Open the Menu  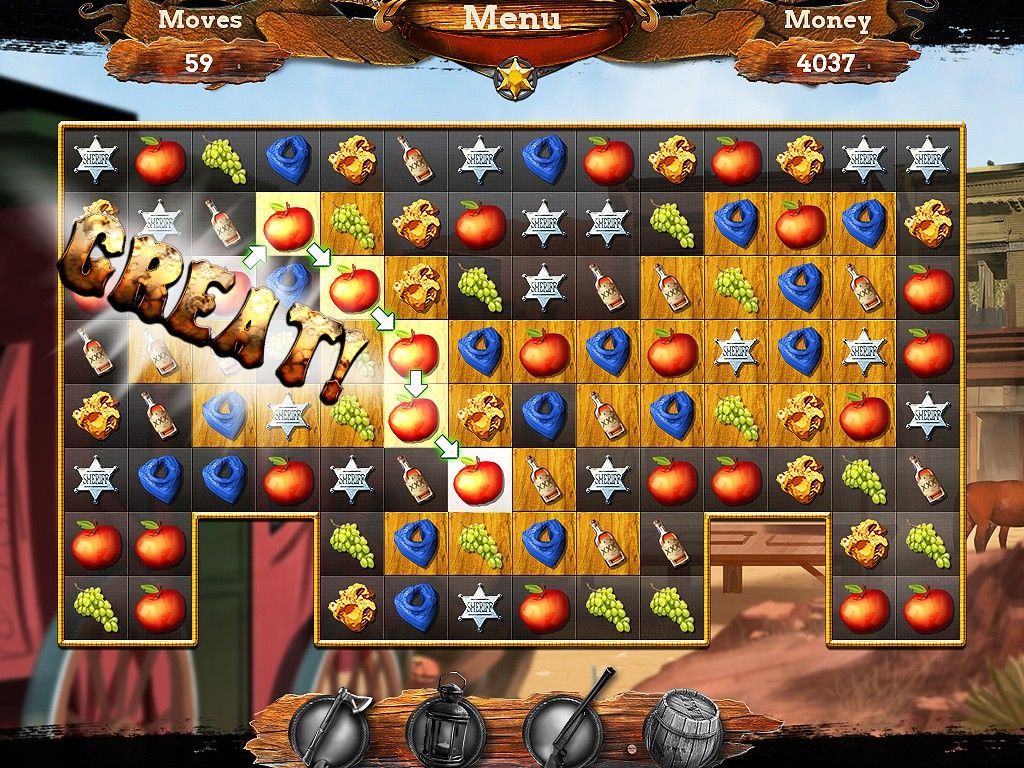click(x=512, y=18)
